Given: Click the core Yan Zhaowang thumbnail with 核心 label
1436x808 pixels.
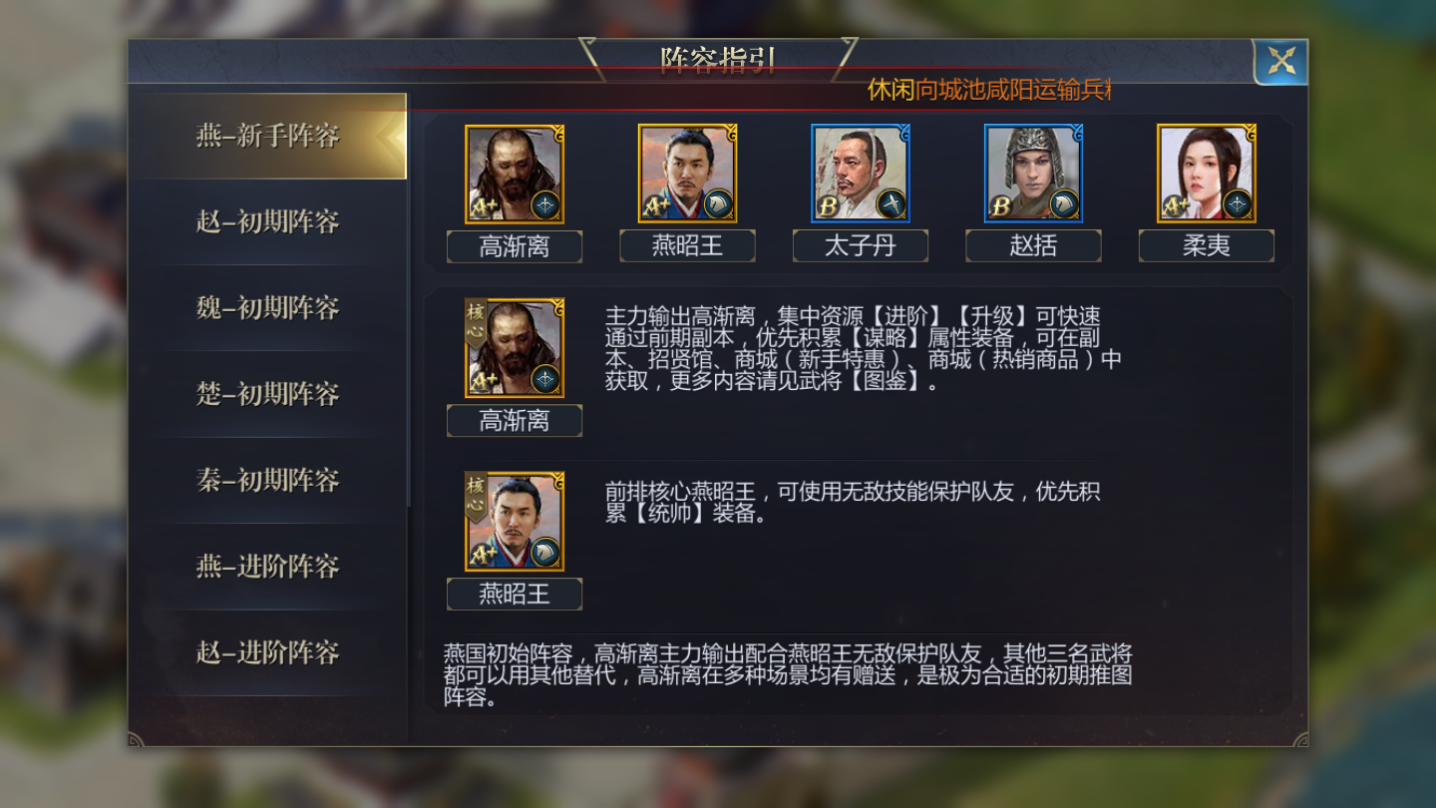Looking at the screenshot, I should tap(513, 521).
